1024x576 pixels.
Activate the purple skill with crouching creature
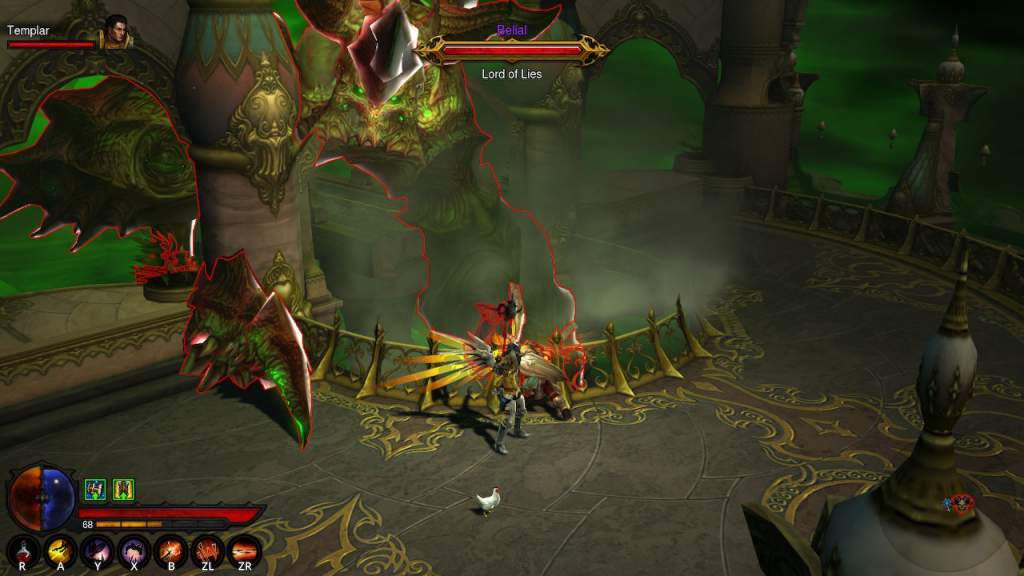point(134,549)
